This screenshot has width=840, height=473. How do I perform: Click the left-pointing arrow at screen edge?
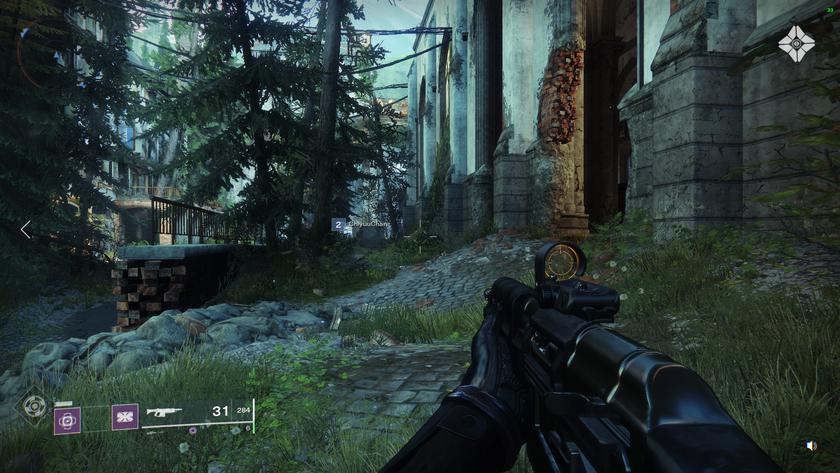[25, 229]
